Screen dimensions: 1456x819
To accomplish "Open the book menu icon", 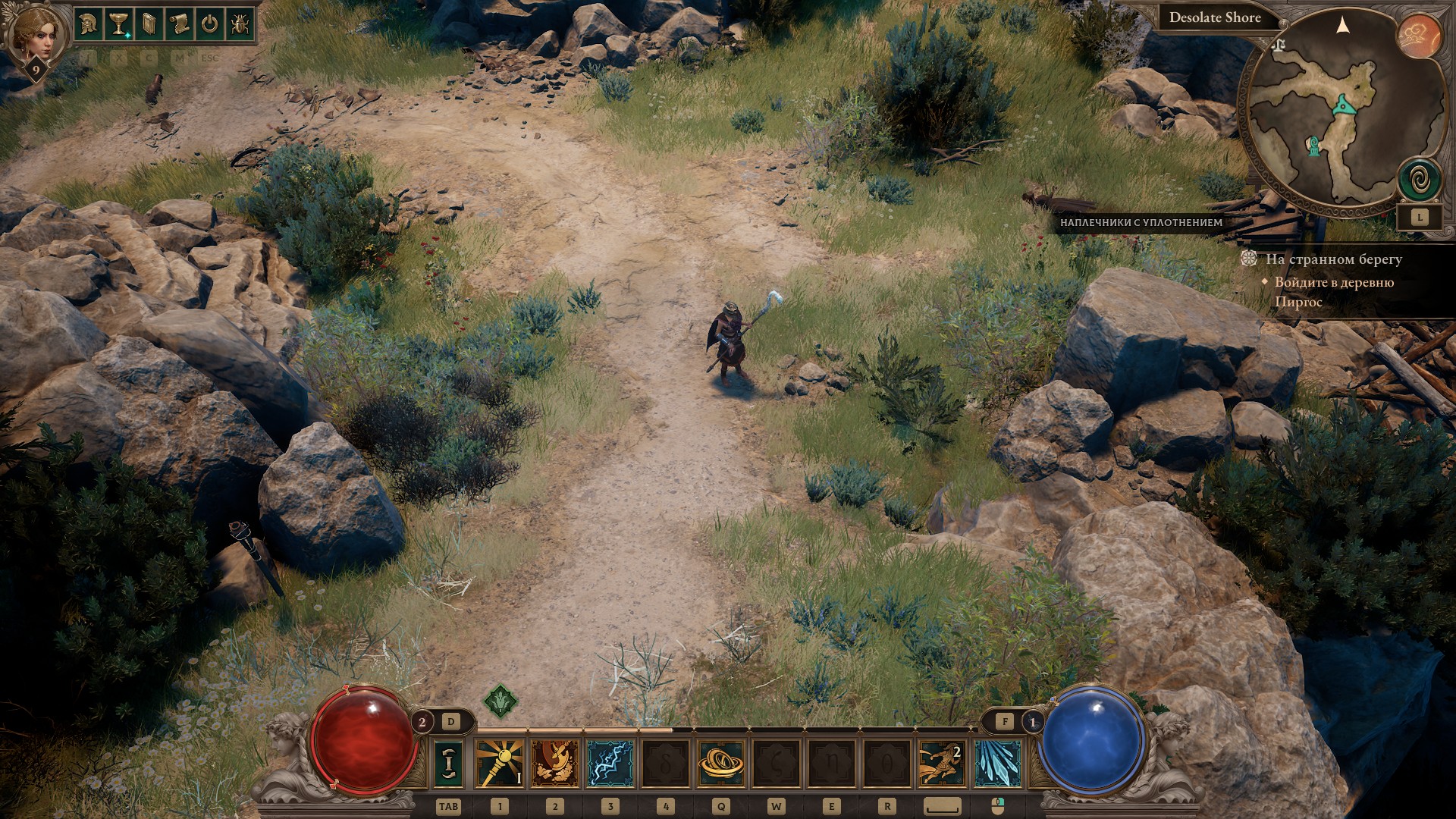I will [149, 25].
